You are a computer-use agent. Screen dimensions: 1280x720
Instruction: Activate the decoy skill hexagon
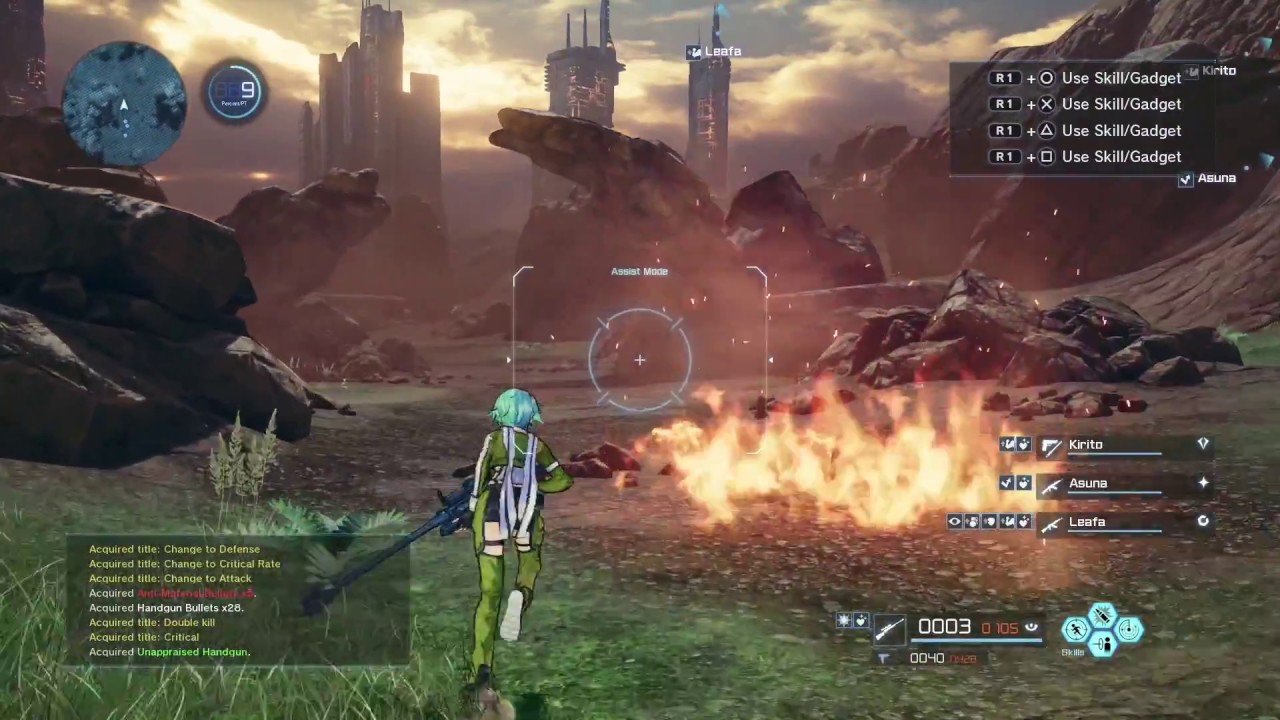point(1104,645)
